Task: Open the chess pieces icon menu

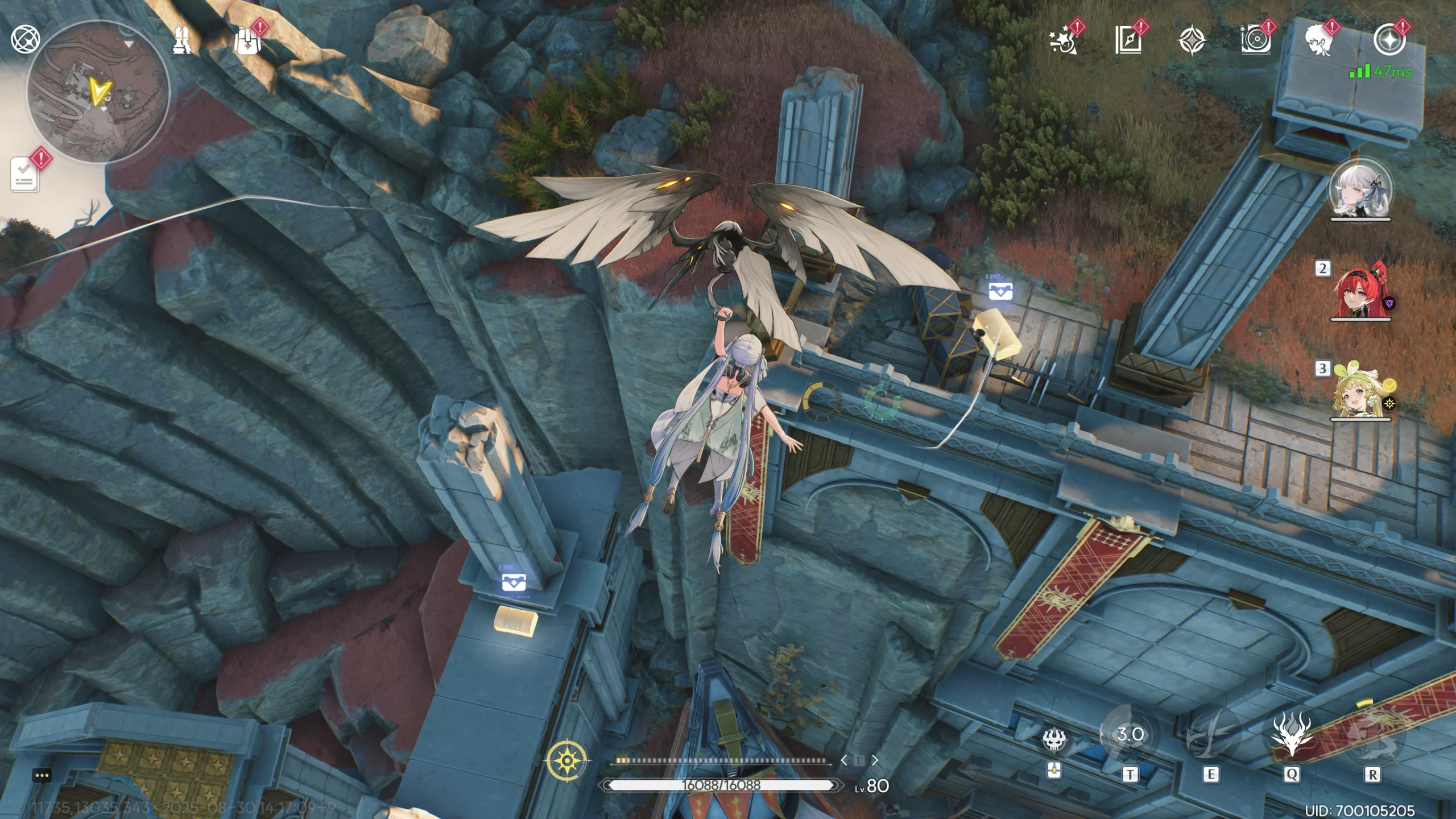Action: coord(183,40)
